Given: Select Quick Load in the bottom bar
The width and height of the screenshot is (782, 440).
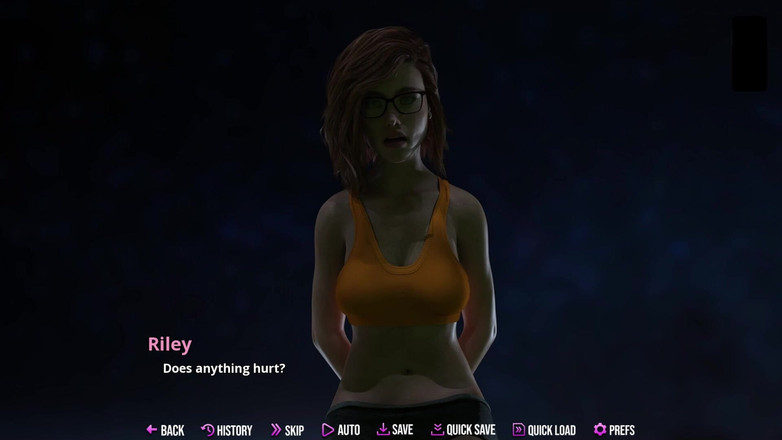Looking at the screenshot, I should point(544,430).
